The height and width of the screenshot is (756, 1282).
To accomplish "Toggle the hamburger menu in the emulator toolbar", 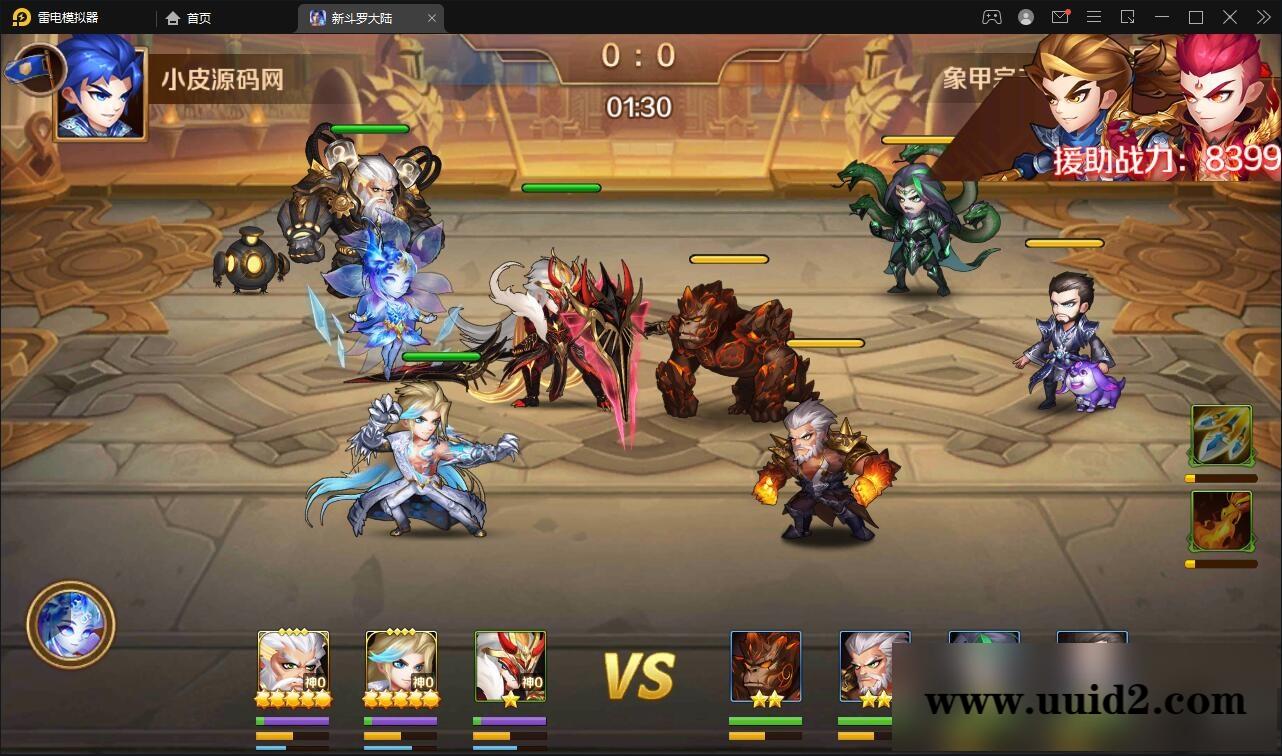I will point(1093,17).
